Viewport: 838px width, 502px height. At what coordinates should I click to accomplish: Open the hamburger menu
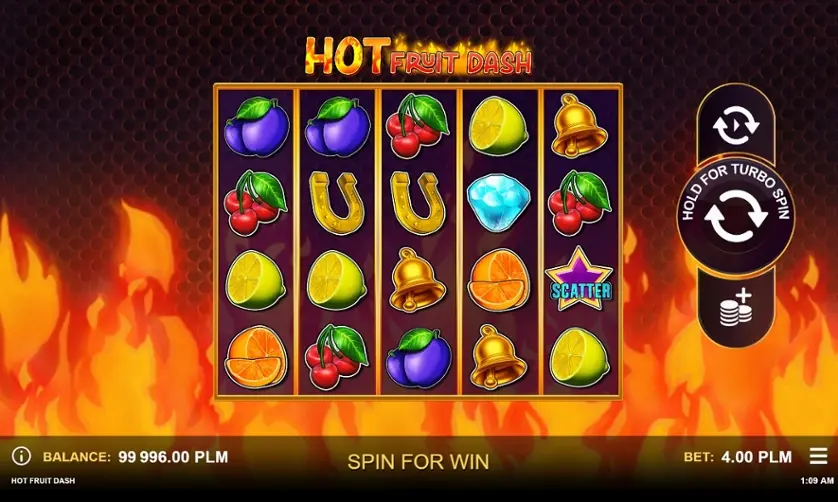point(818,456)
